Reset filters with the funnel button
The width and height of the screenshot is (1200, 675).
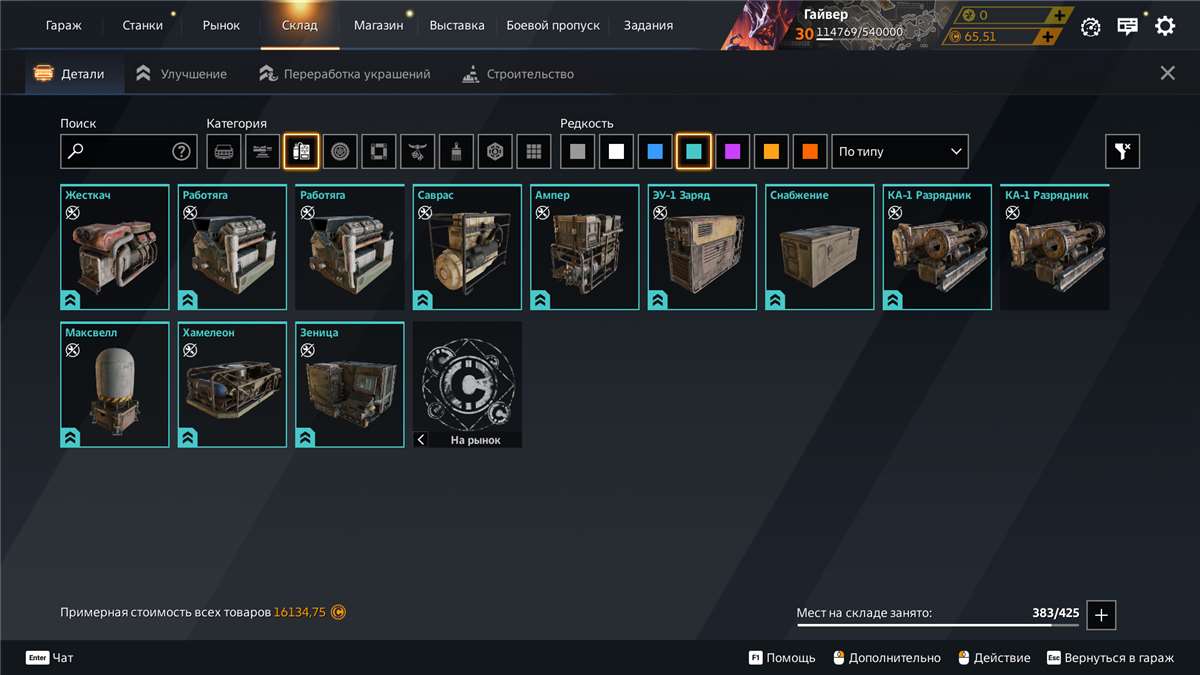1122,152
